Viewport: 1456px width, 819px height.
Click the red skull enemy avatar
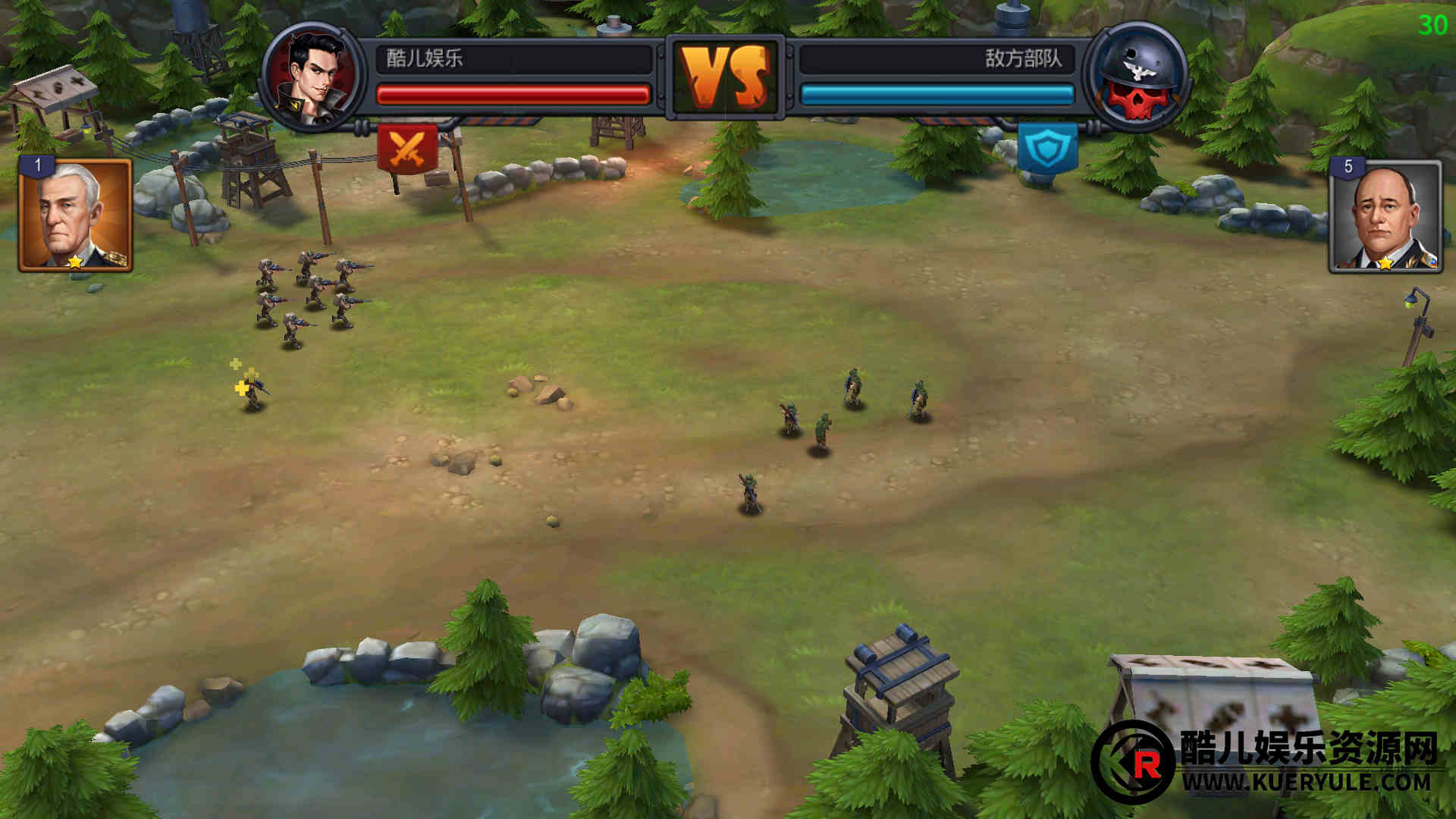point(1135,77)
